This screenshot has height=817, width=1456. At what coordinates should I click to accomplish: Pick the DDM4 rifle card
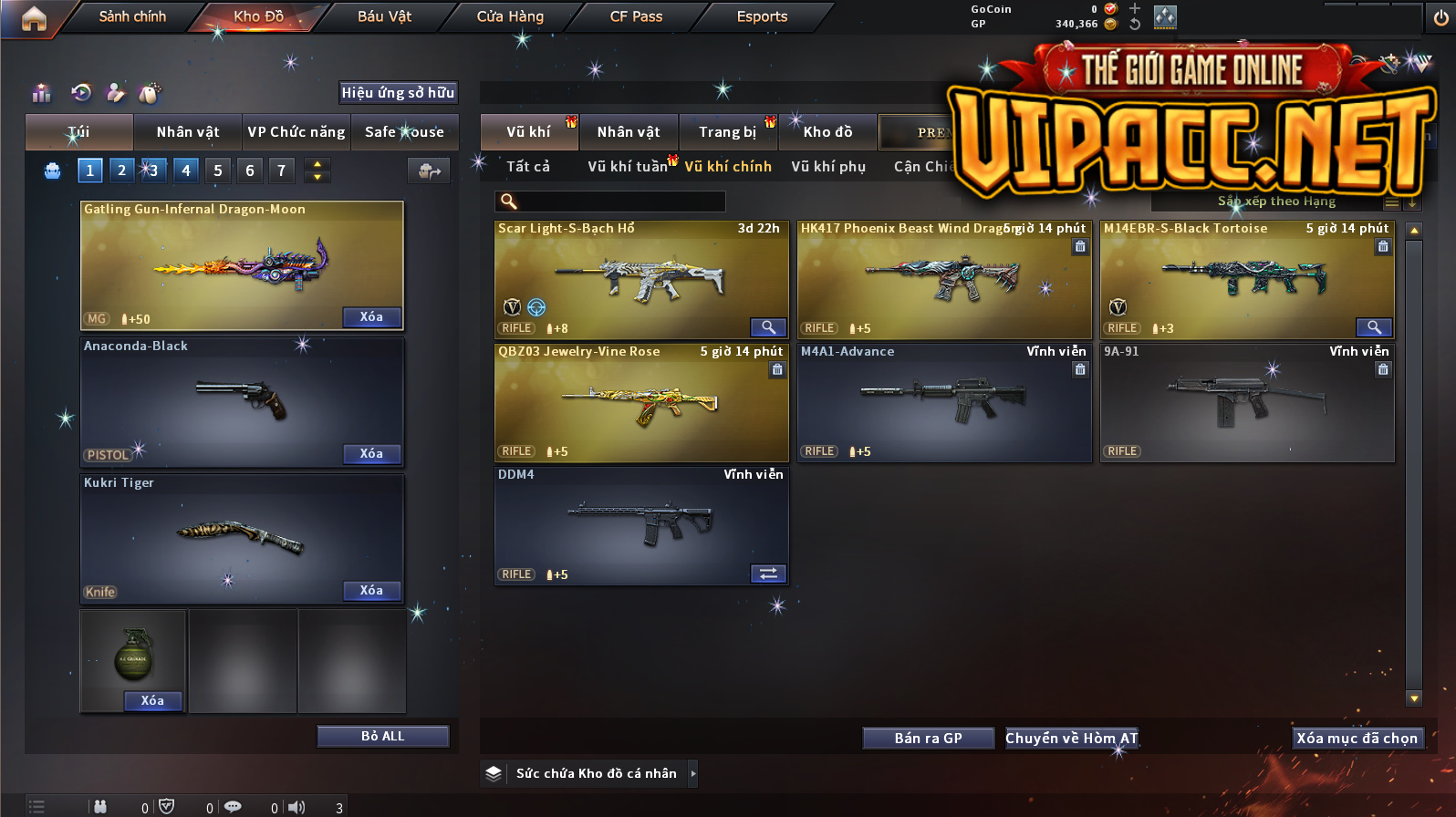(x=640, y=524)
